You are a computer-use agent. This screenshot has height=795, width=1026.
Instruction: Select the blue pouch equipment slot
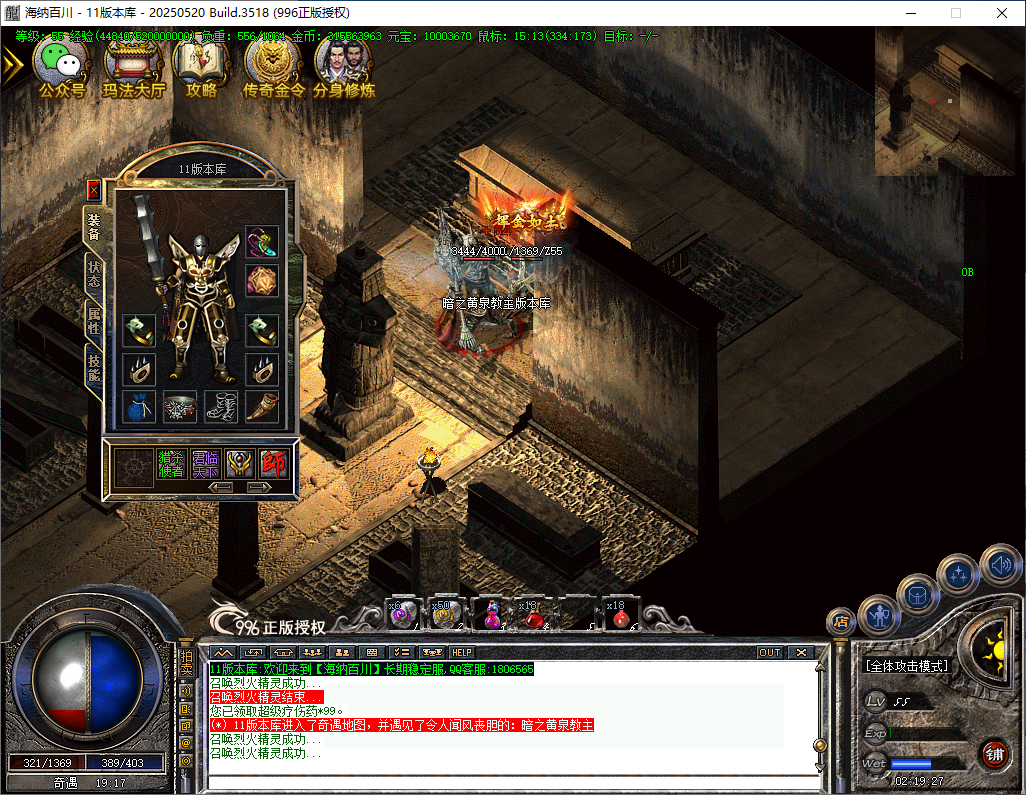(x=139, y=406)
